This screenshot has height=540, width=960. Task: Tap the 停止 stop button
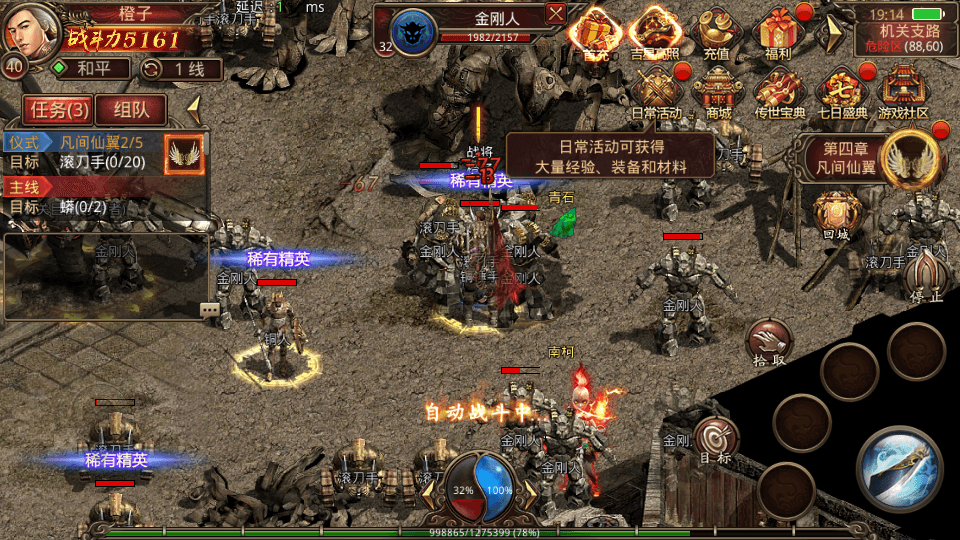[x=924, y=275]
